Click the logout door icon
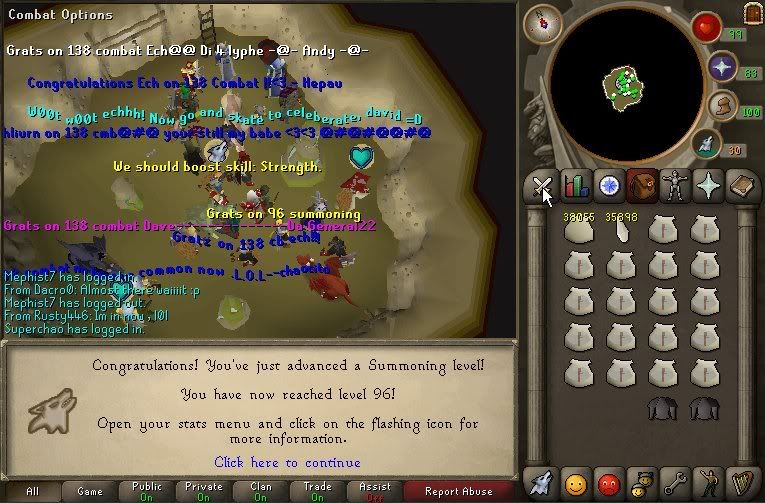This screenshot has width=765, height=503. [752, 13]
